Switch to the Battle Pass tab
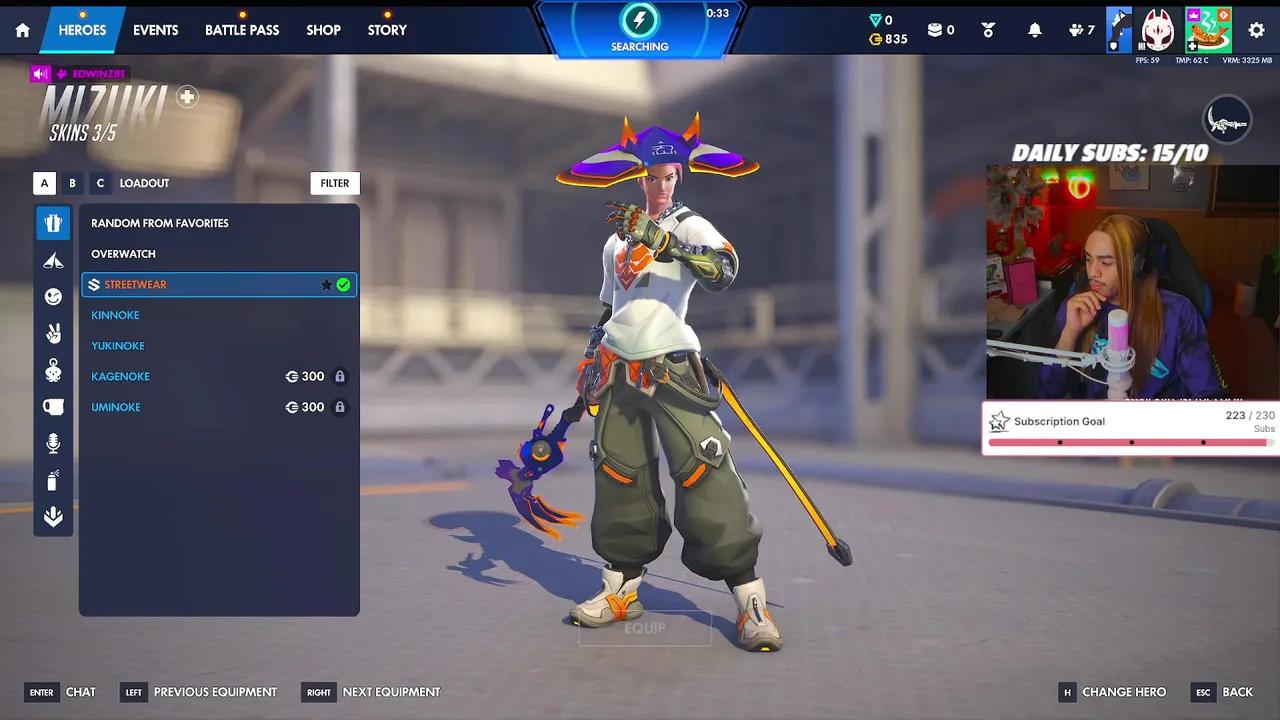 point(242,30)
